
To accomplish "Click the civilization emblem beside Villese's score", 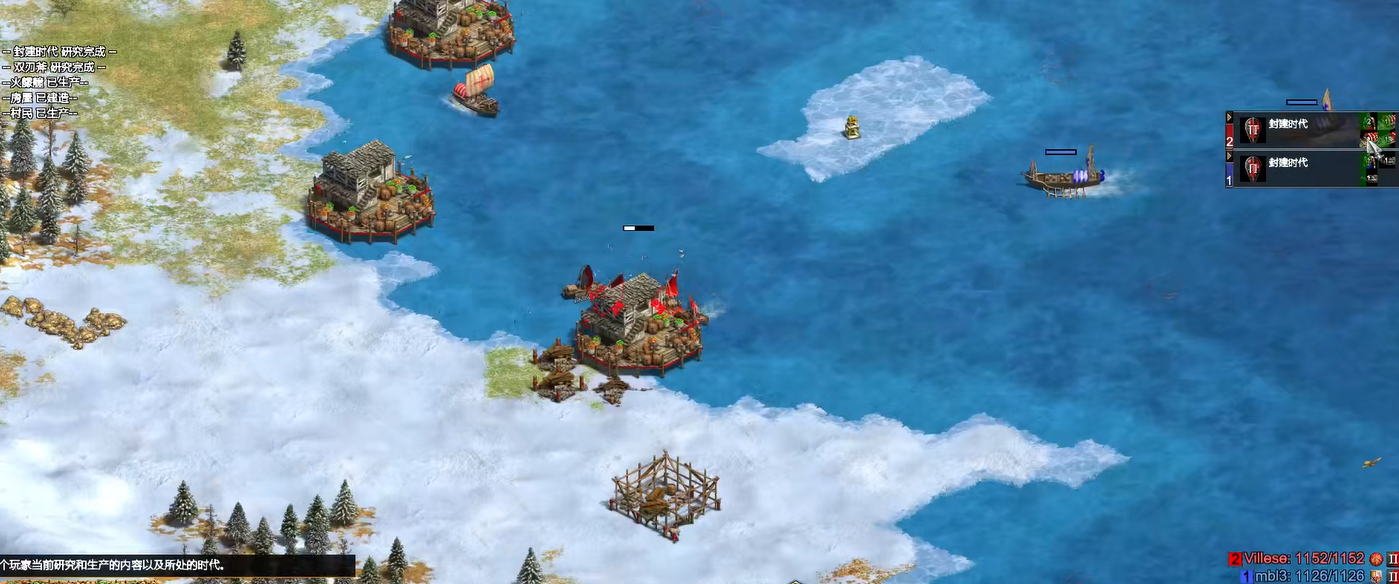I will pyautogui.click(x=1377, y=558).
